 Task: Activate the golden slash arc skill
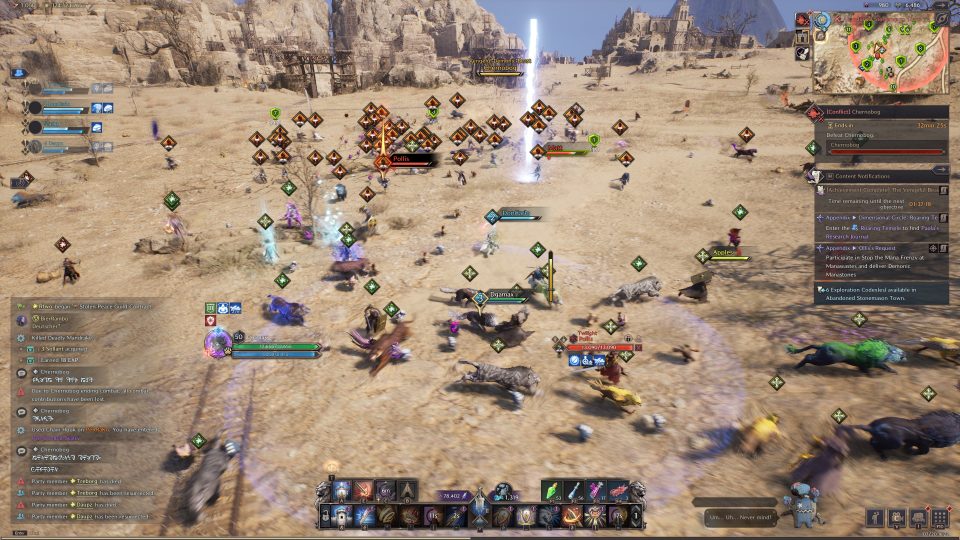(574, 516)
